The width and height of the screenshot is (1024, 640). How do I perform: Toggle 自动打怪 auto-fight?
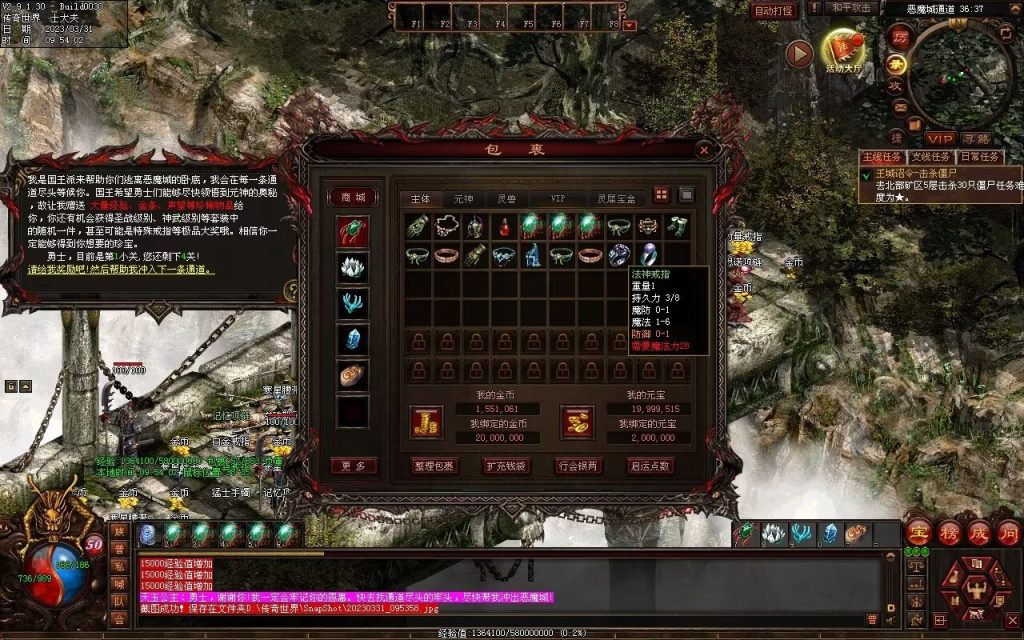(x=774, y=11)
